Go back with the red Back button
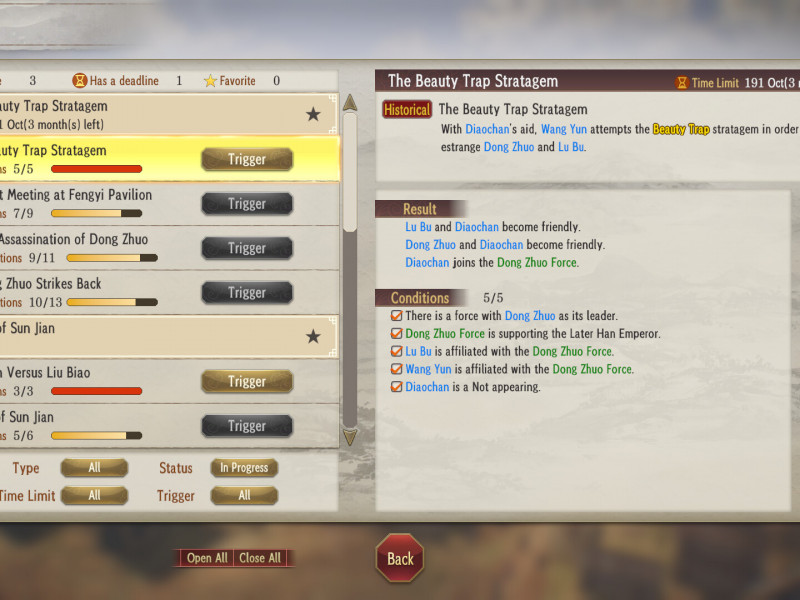Viewport: 800px width, 600px height. coord(400,559)
